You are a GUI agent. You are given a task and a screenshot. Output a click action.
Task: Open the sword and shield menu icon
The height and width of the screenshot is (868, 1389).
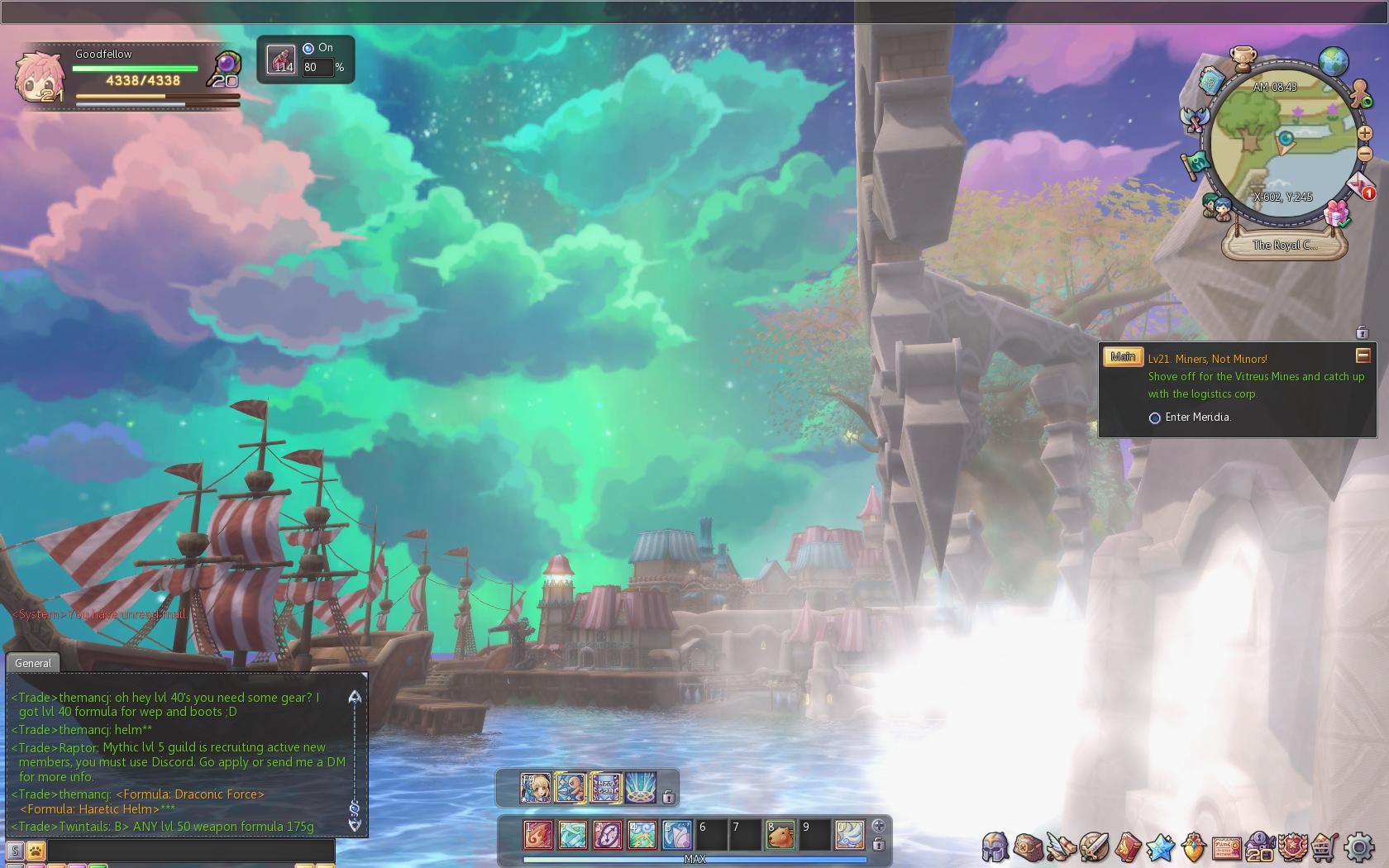(x=1093, y=847)
